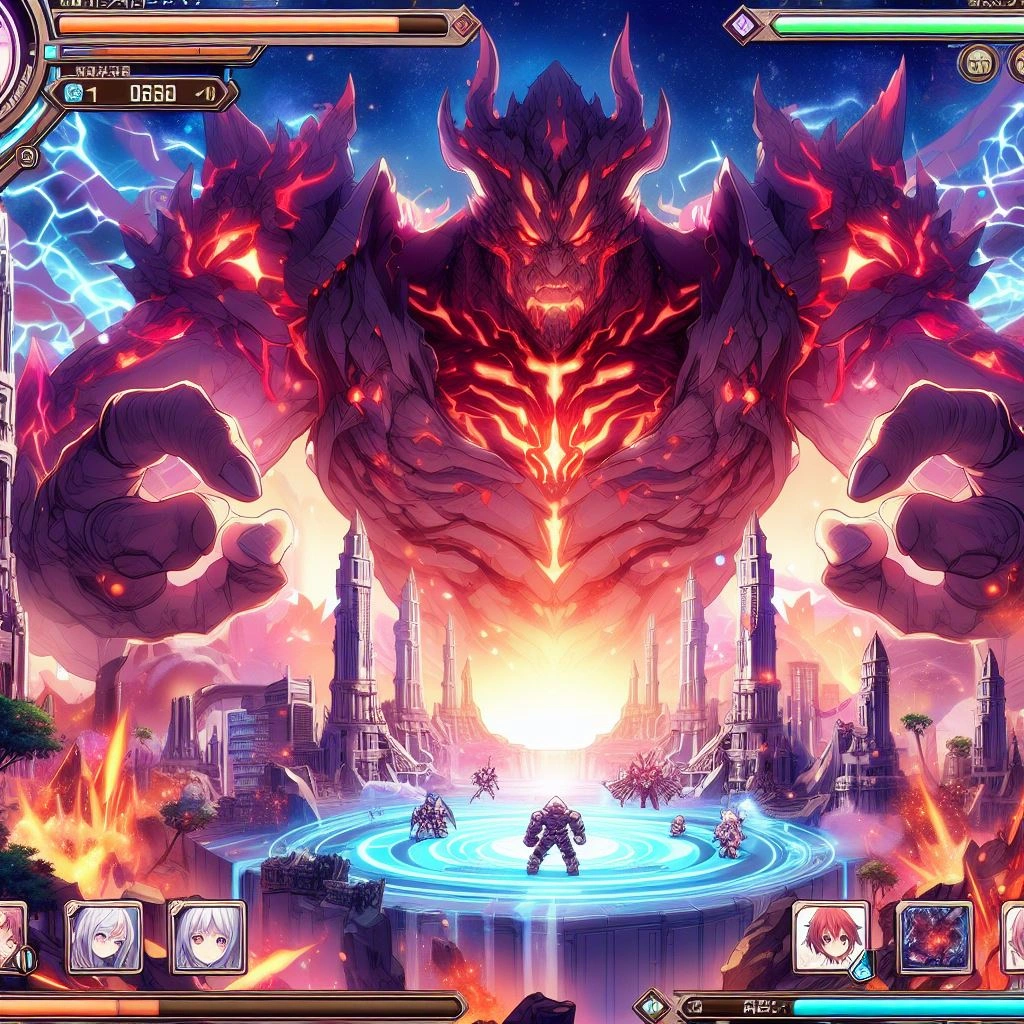The width and height of the screenshot is (1024, 1024).
Task: Choose the red-haired character portrait
Action: click(x=829, y=937)
